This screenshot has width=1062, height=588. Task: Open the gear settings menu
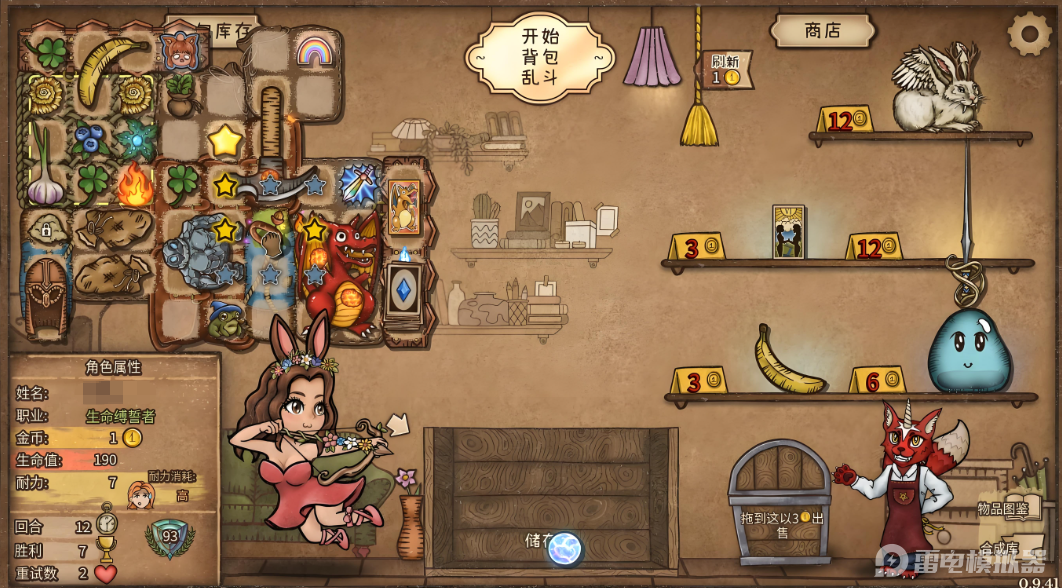[x=1029, y=34]
